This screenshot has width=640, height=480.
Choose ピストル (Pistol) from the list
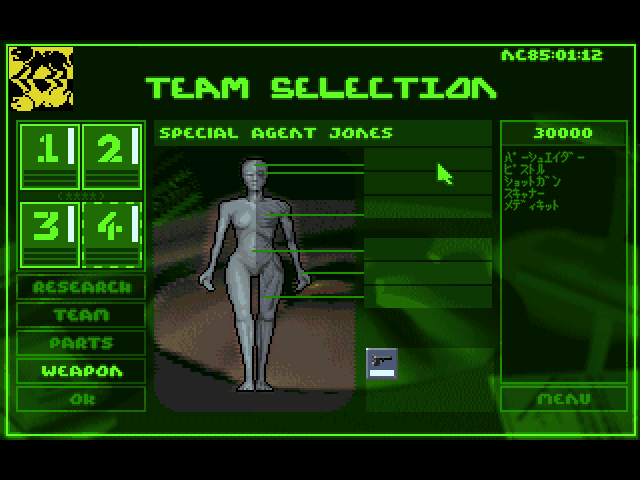pos(527,170)
